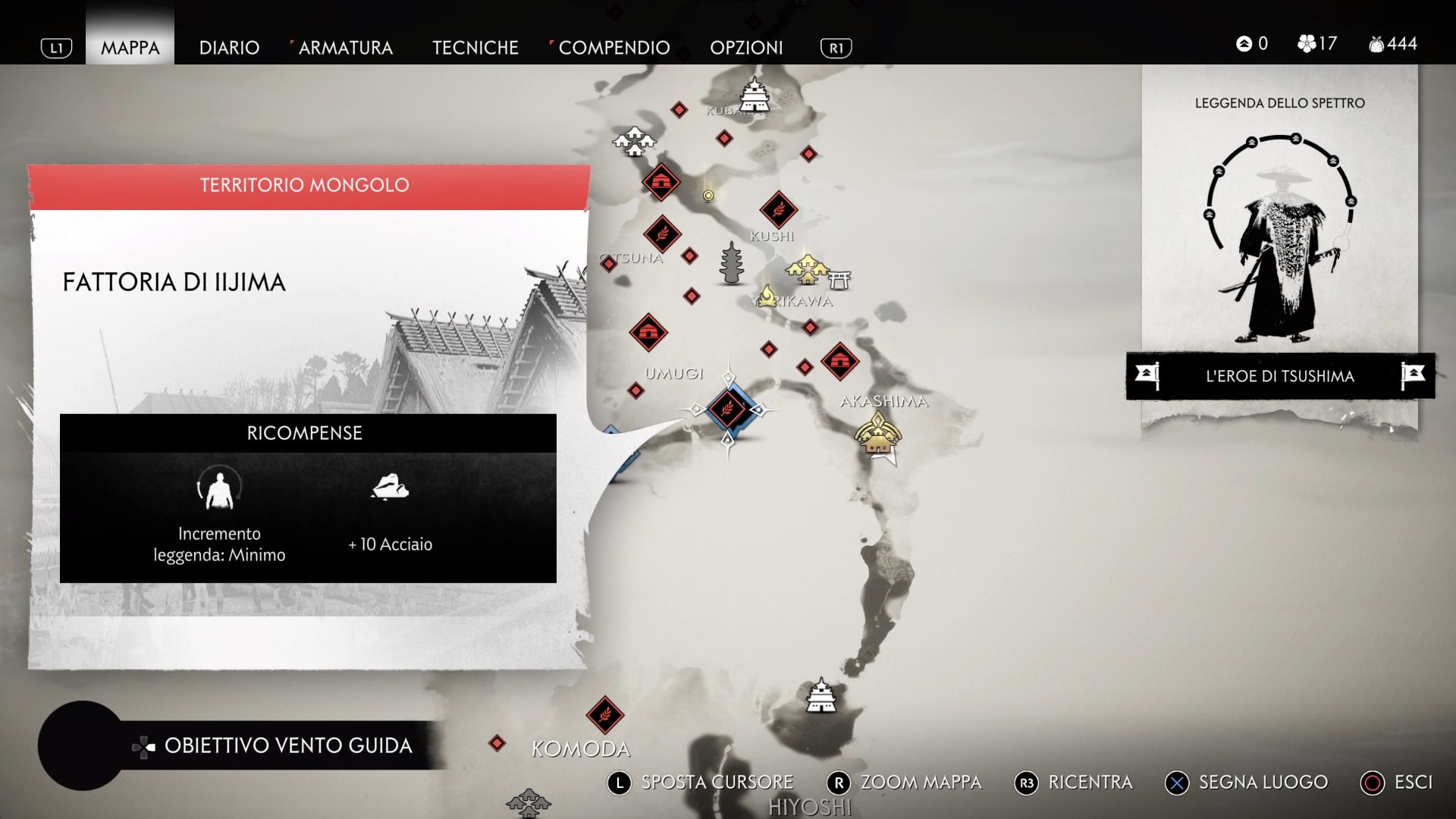Click the grey pagoda map marker
This screenshot has height=819, width=1456.
click(731, 263)
